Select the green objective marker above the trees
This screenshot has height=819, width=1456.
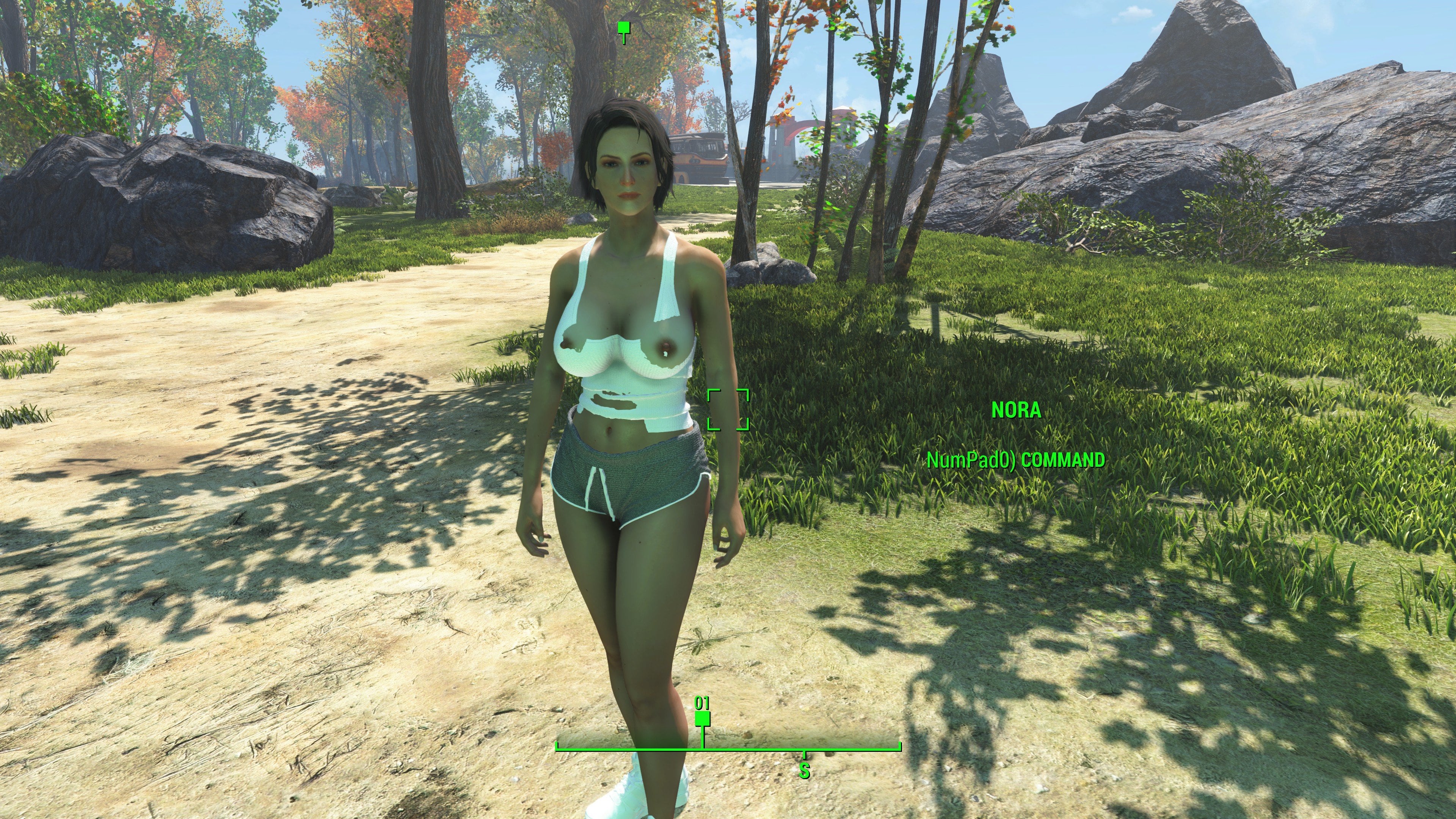tap(623, 28)
